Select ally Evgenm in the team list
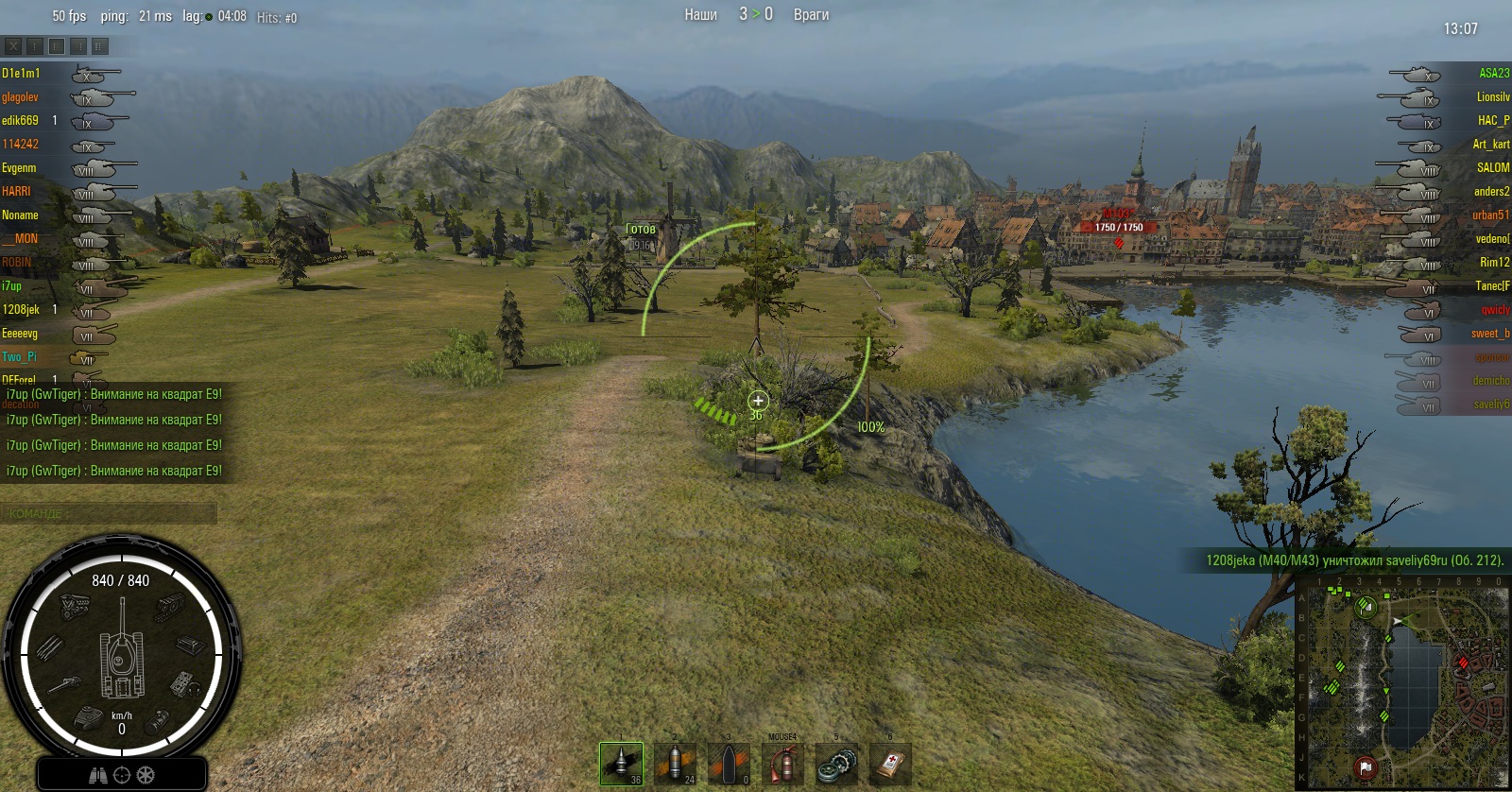The width and height of the screenshot is (1512, 792). (19, 168)
